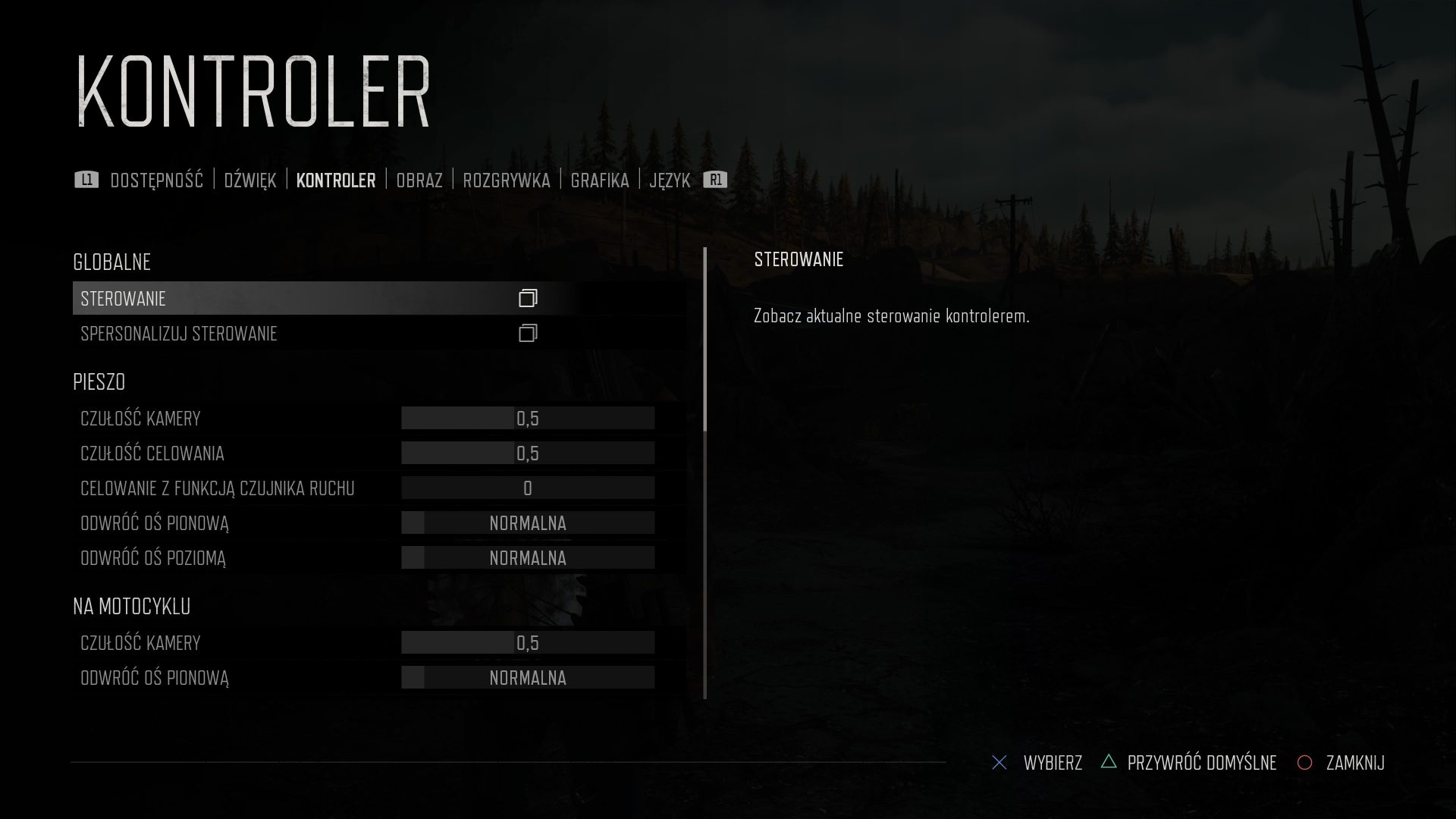Click the settings list scrollbar
Image resolution: width=1456 pixels, height=819 pixels.
click(705, 341)
